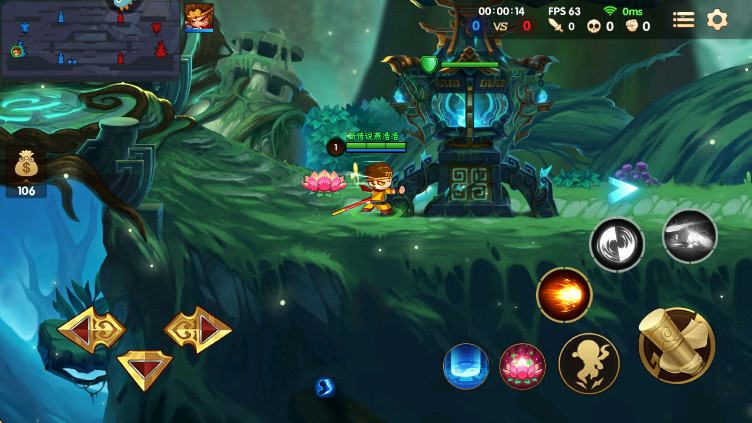Use the pink lotus skill
This screenshot has width=752, height=423.
click(522, 366)
